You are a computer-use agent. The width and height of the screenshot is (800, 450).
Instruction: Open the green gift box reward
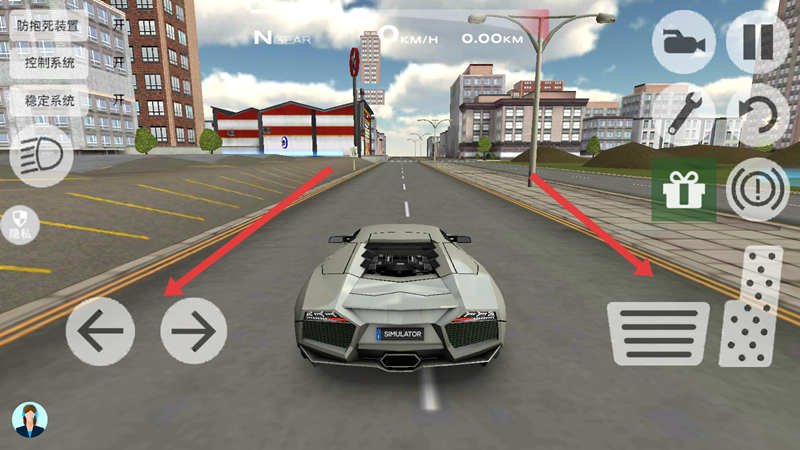pos(683,189)
